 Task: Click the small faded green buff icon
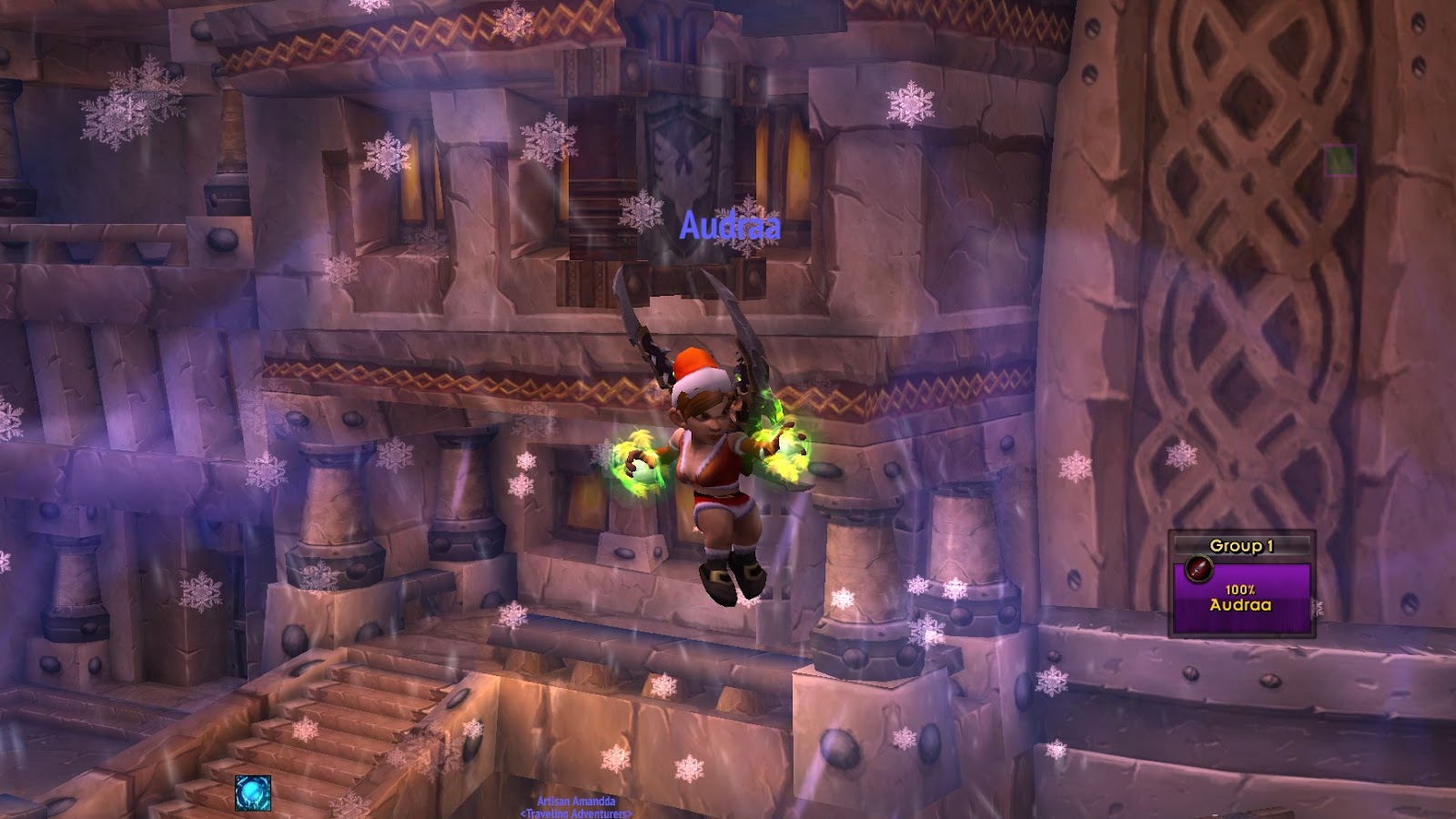[1340, 161]
